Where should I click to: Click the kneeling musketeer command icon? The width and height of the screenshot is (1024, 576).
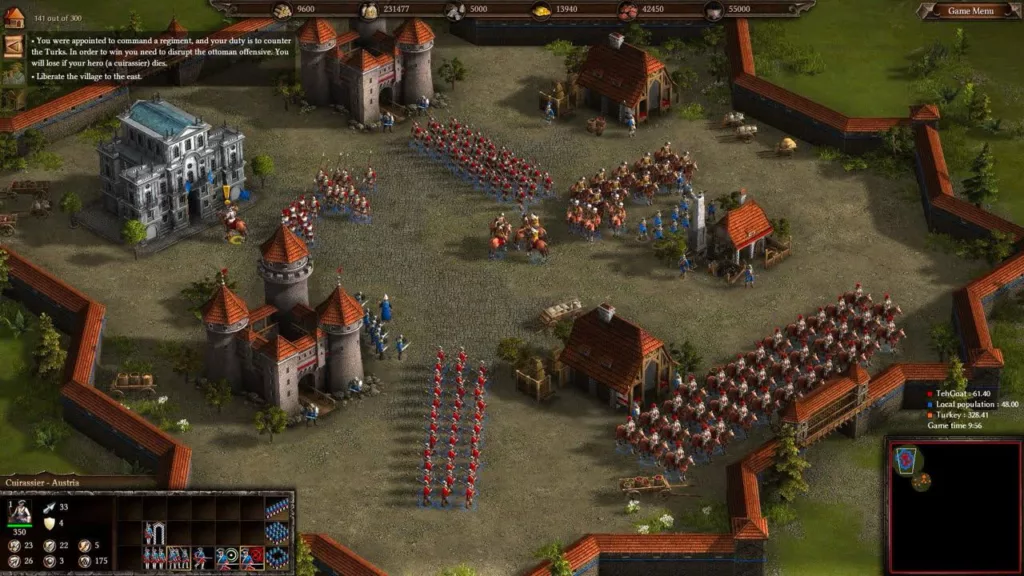[203, 557]
